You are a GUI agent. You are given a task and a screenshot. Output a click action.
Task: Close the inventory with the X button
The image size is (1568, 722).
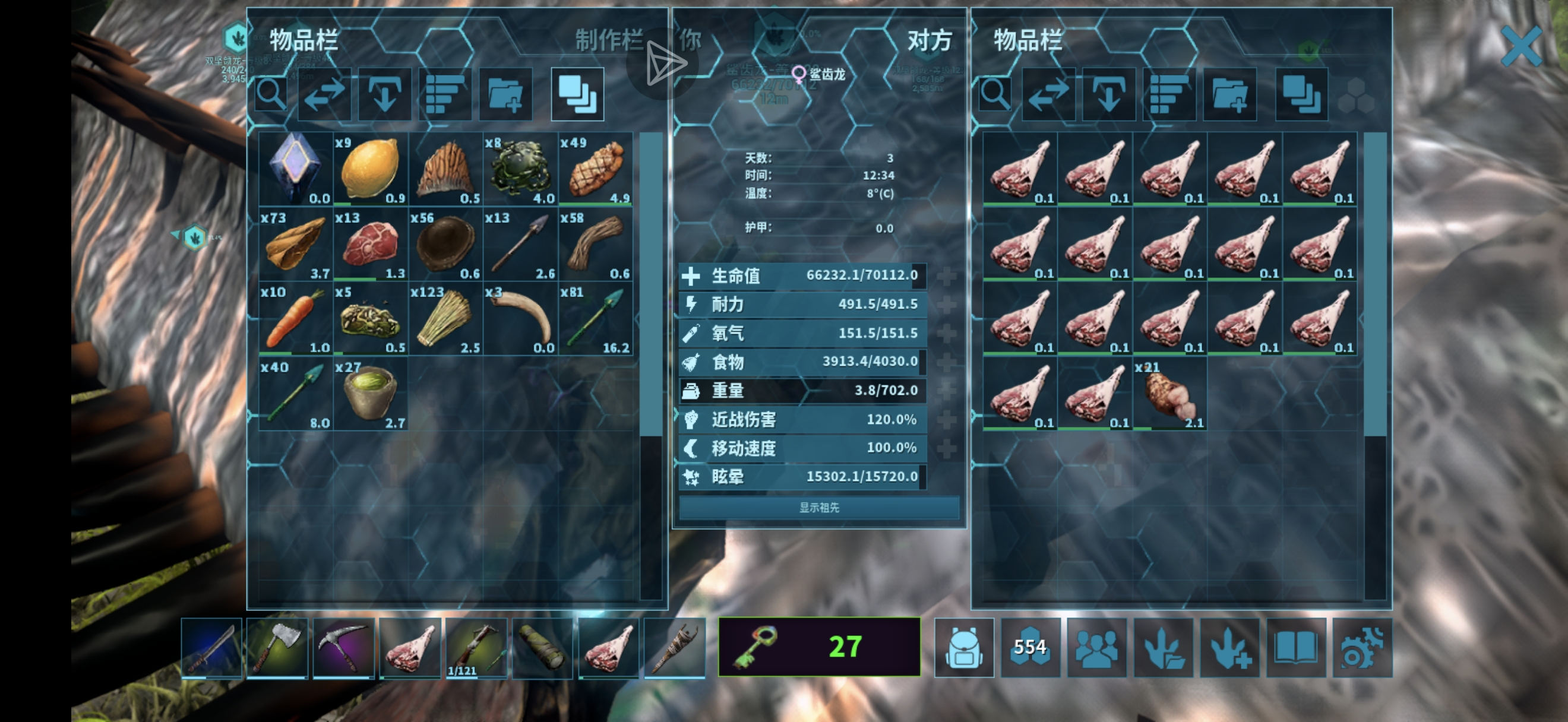1520,46
